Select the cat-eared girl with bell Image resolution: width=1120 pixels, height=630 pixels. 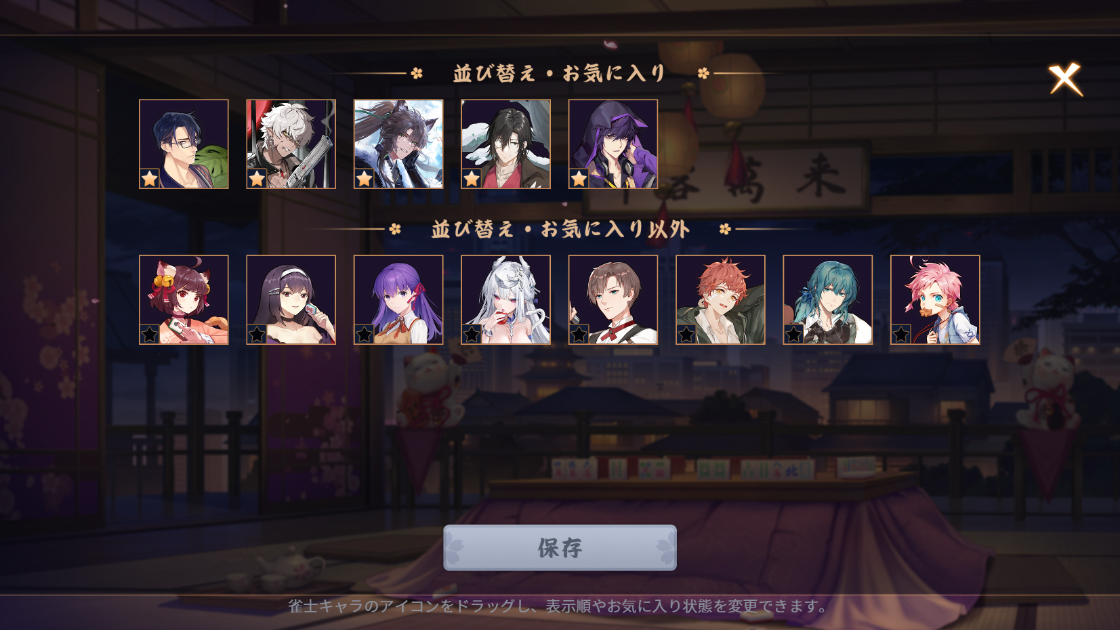(184, 300)
